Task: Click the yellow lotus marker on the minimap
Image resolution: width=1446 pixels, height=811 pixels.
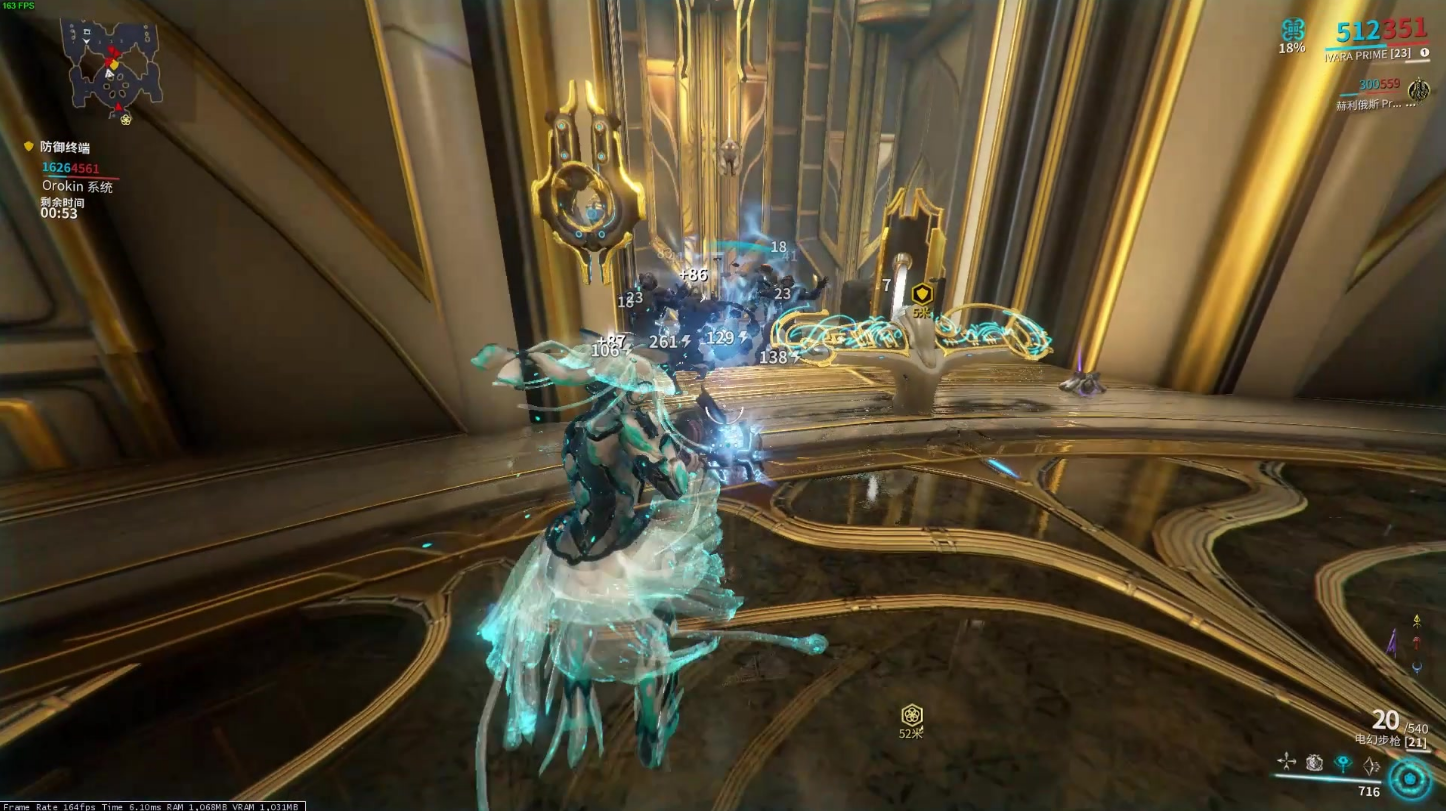Action: [126, 120]
